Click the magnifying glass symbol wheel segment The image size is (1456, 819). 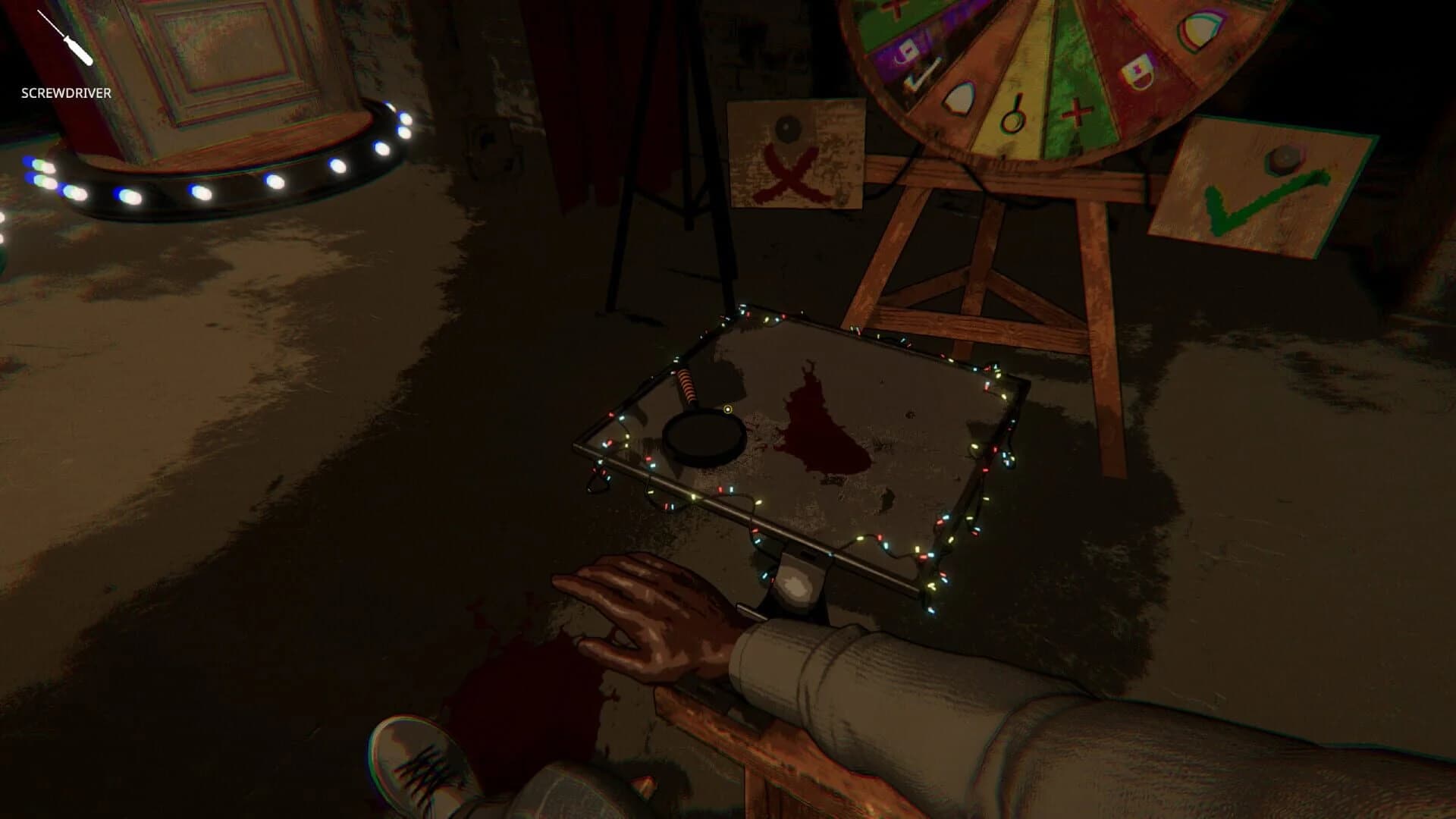pos(1013,115)
